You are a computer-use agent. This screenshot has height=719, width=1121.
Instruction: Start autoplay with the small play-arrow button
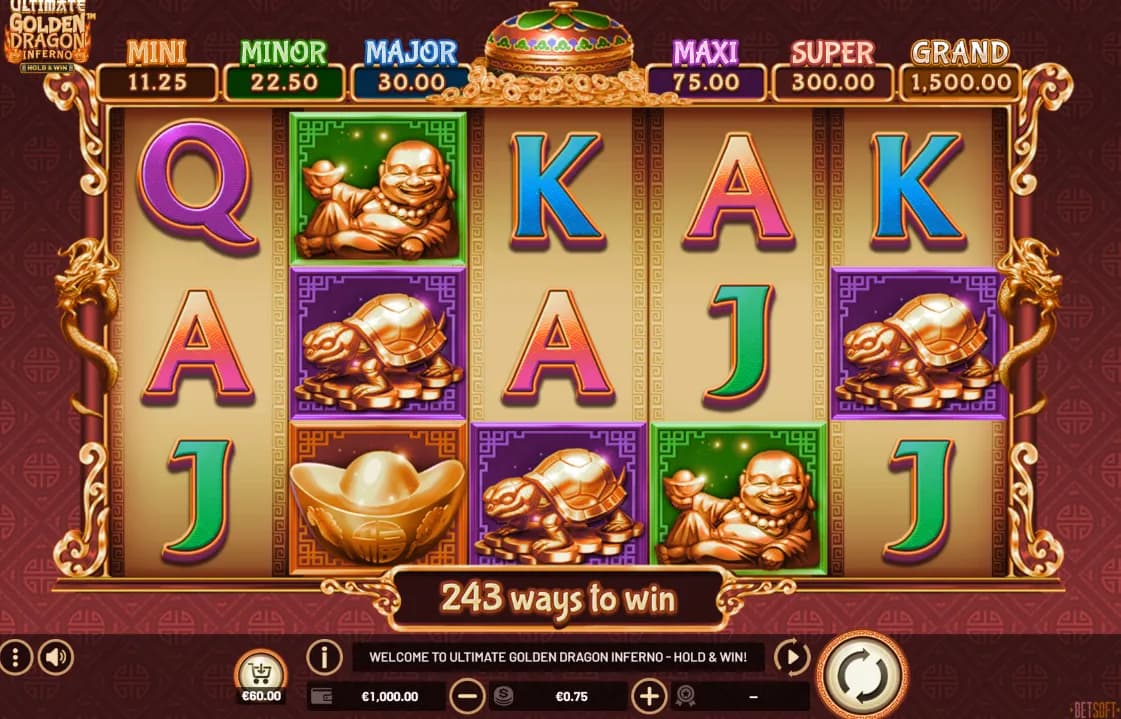[x=792, y=657]
